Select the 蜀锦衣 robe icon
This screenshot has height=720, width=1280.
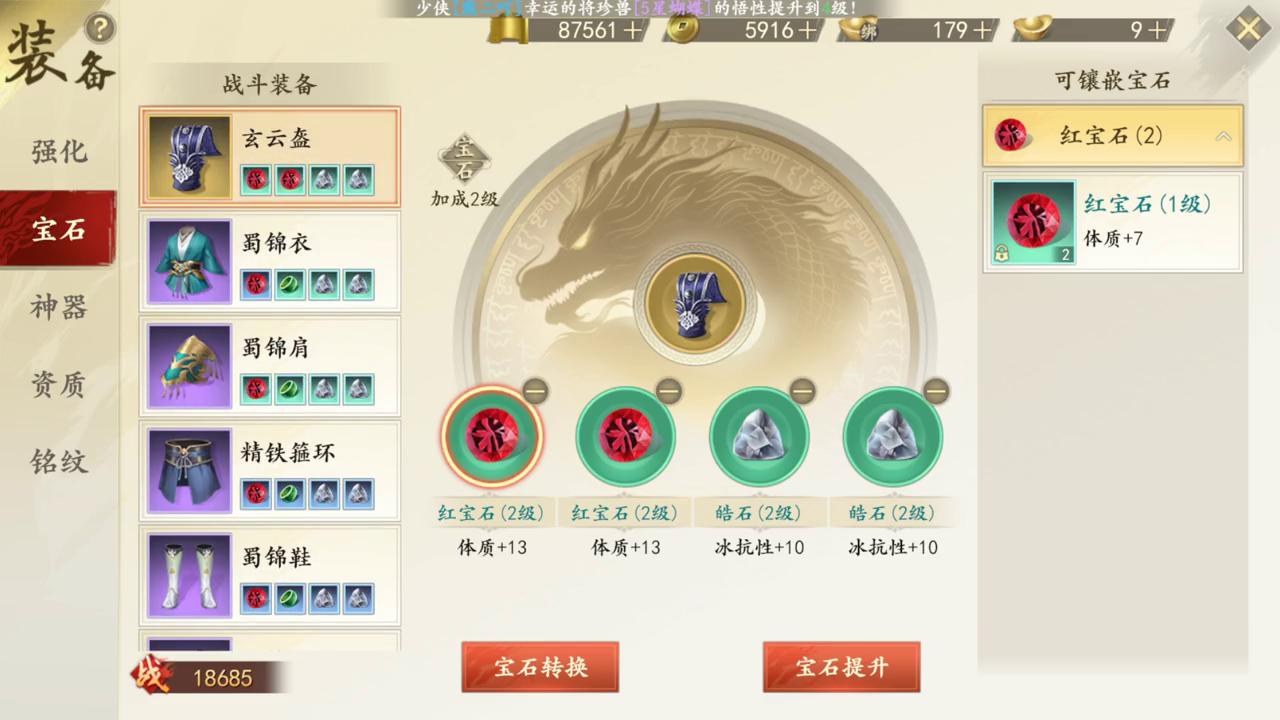[x=188, y=260]
